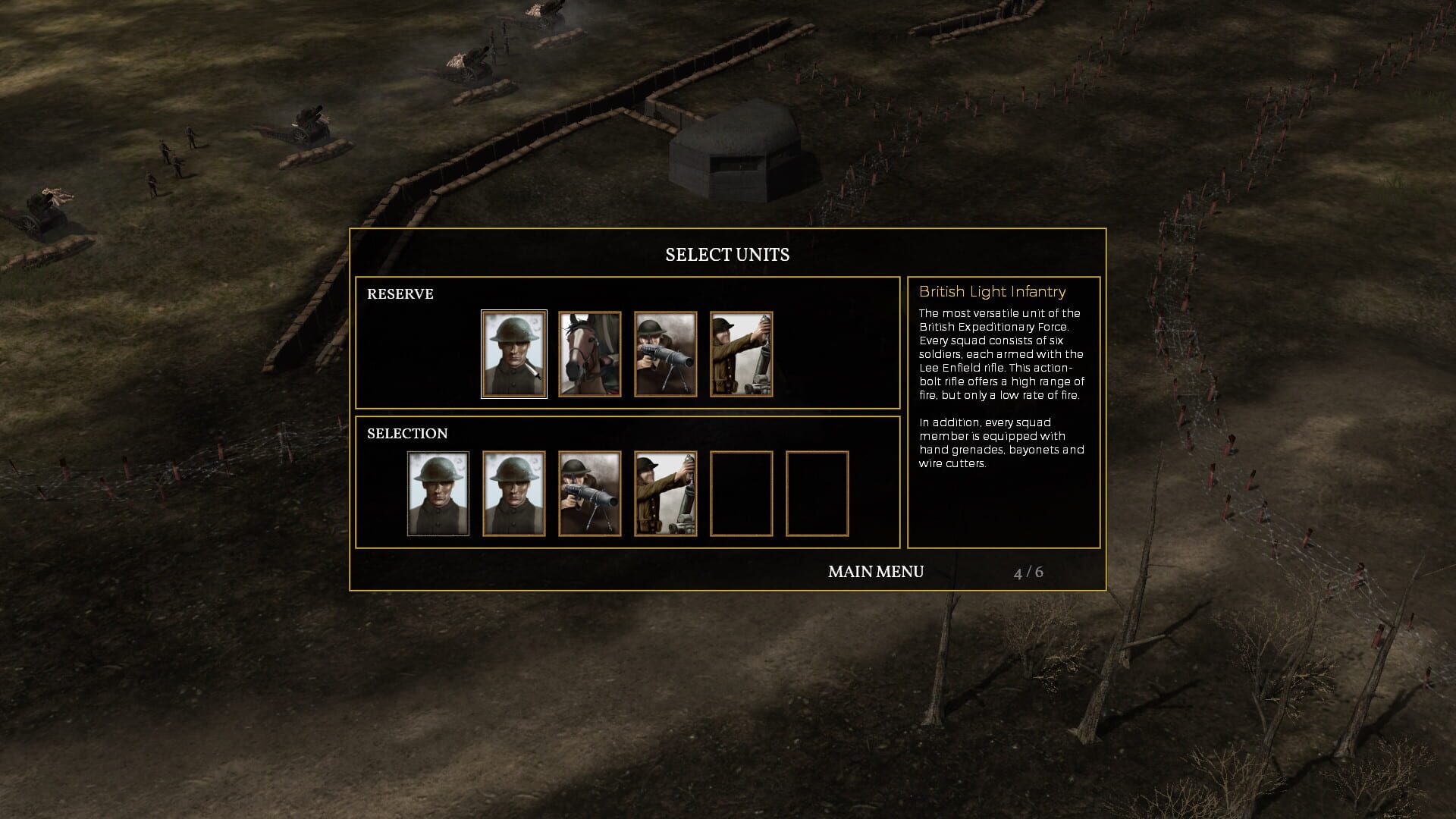Click the 4 / 6 unit counter

1030,573
